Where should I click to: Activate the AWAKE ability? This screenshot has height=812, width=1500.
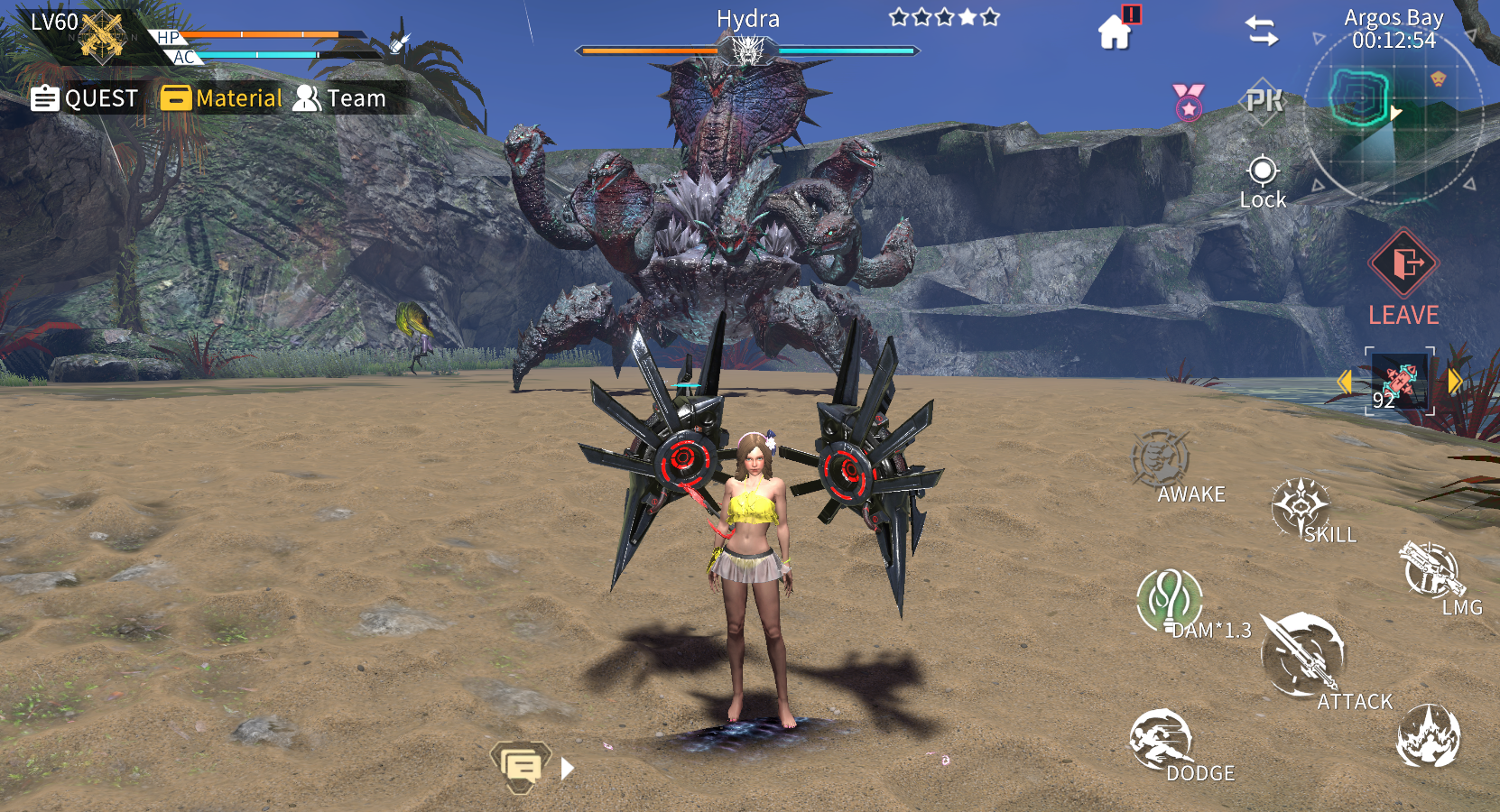[1163, 461]
